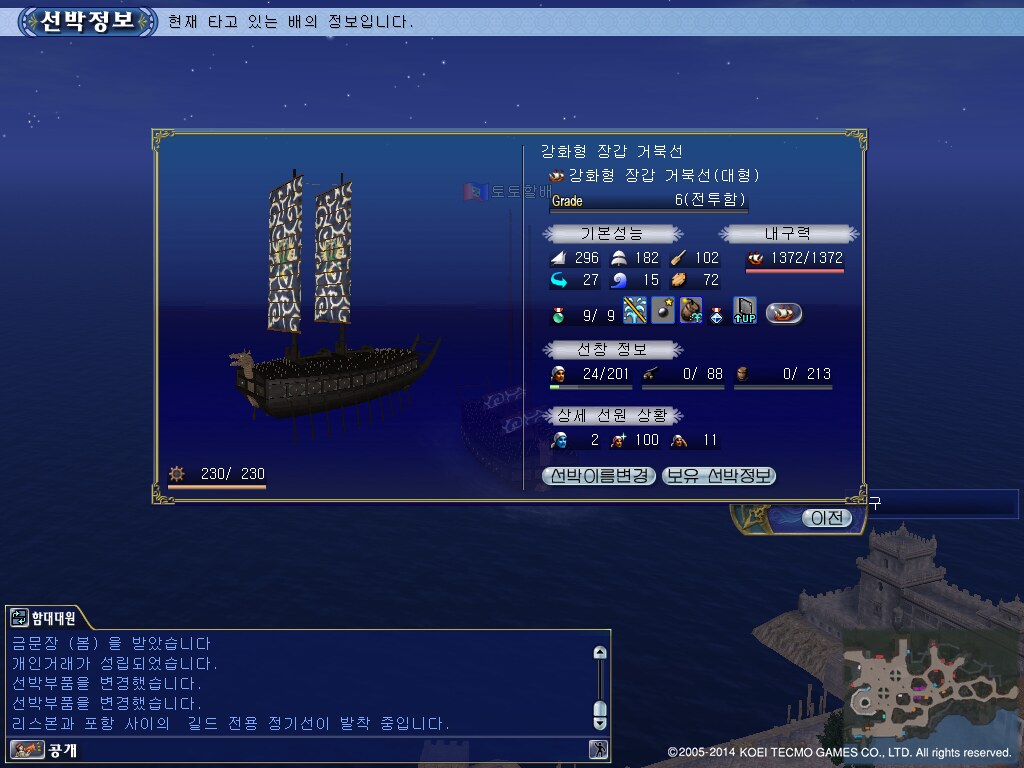The width and height of the screenshot is (1024, 768).
Task: Select the cannonball with star skill icon
Action: tap(663, 311)
